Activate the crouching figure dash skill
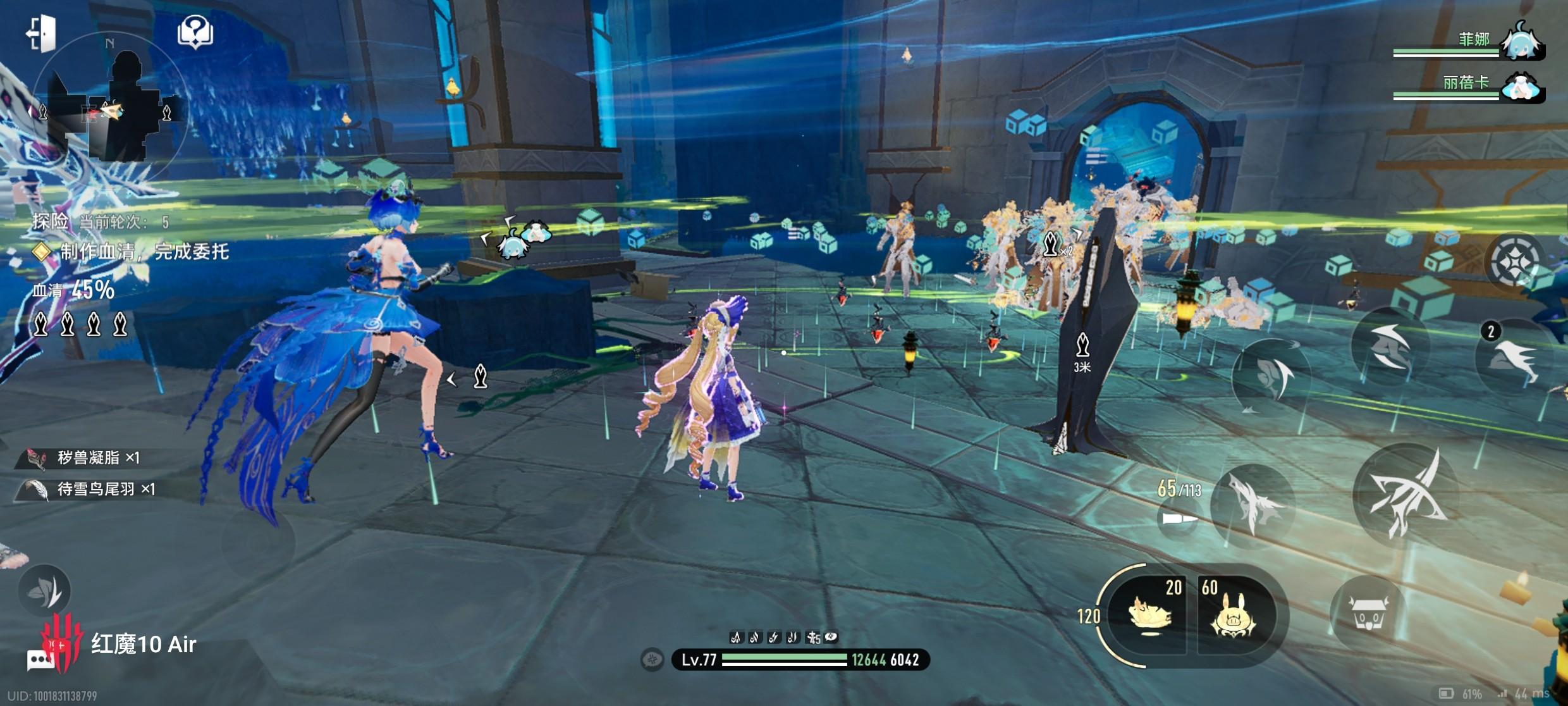This screenshot has width=1568, height=706. pos(1388,345)
